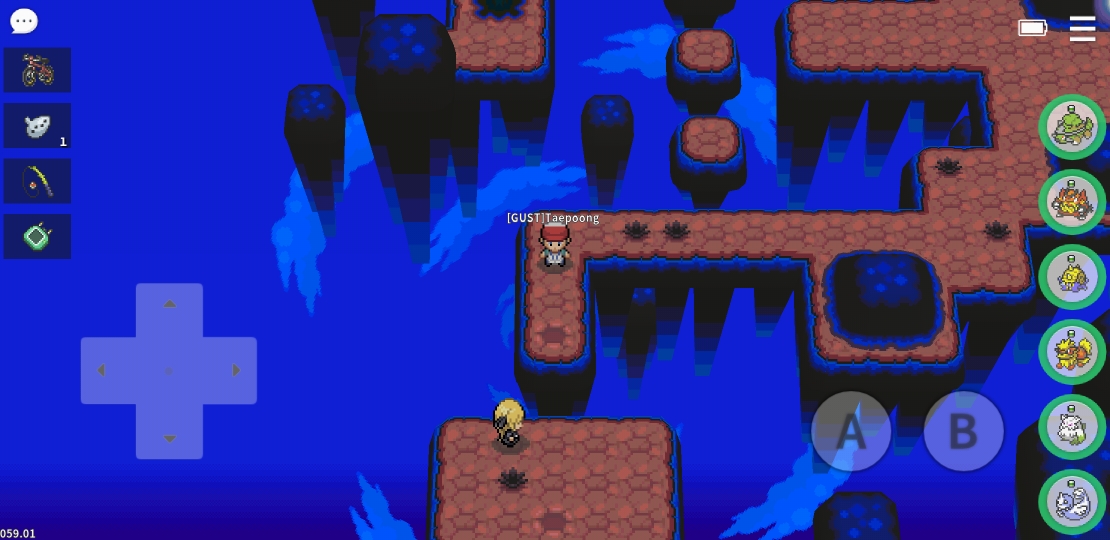Image resolution: width=1110 pixels, height=540 pixels.
Task: Select the red fiery Pokémon party slot
Action: (x=1072, y=202)
